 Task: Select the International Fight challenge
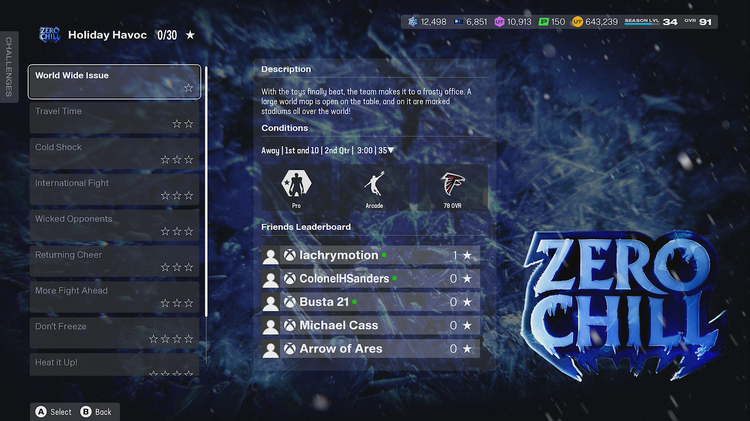115,190
